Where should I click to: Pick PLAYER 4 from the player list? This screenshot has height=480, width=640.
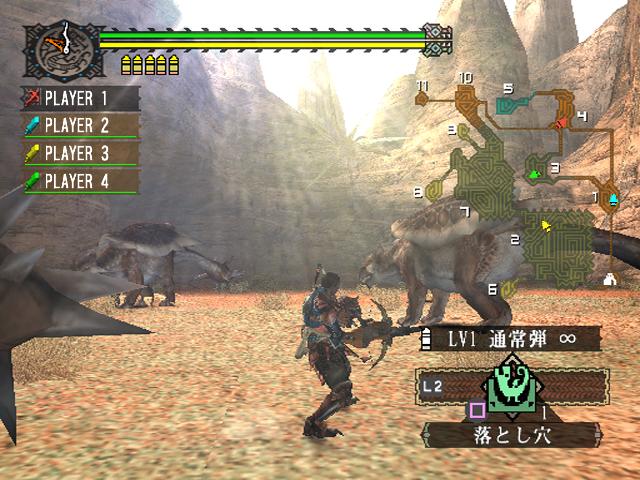(x=82, y=181)
